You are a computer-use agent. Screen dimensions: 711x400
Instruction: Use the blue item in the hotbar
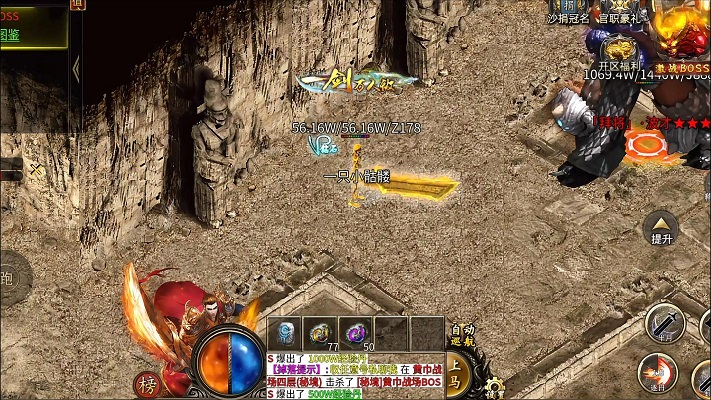(287, 334)
